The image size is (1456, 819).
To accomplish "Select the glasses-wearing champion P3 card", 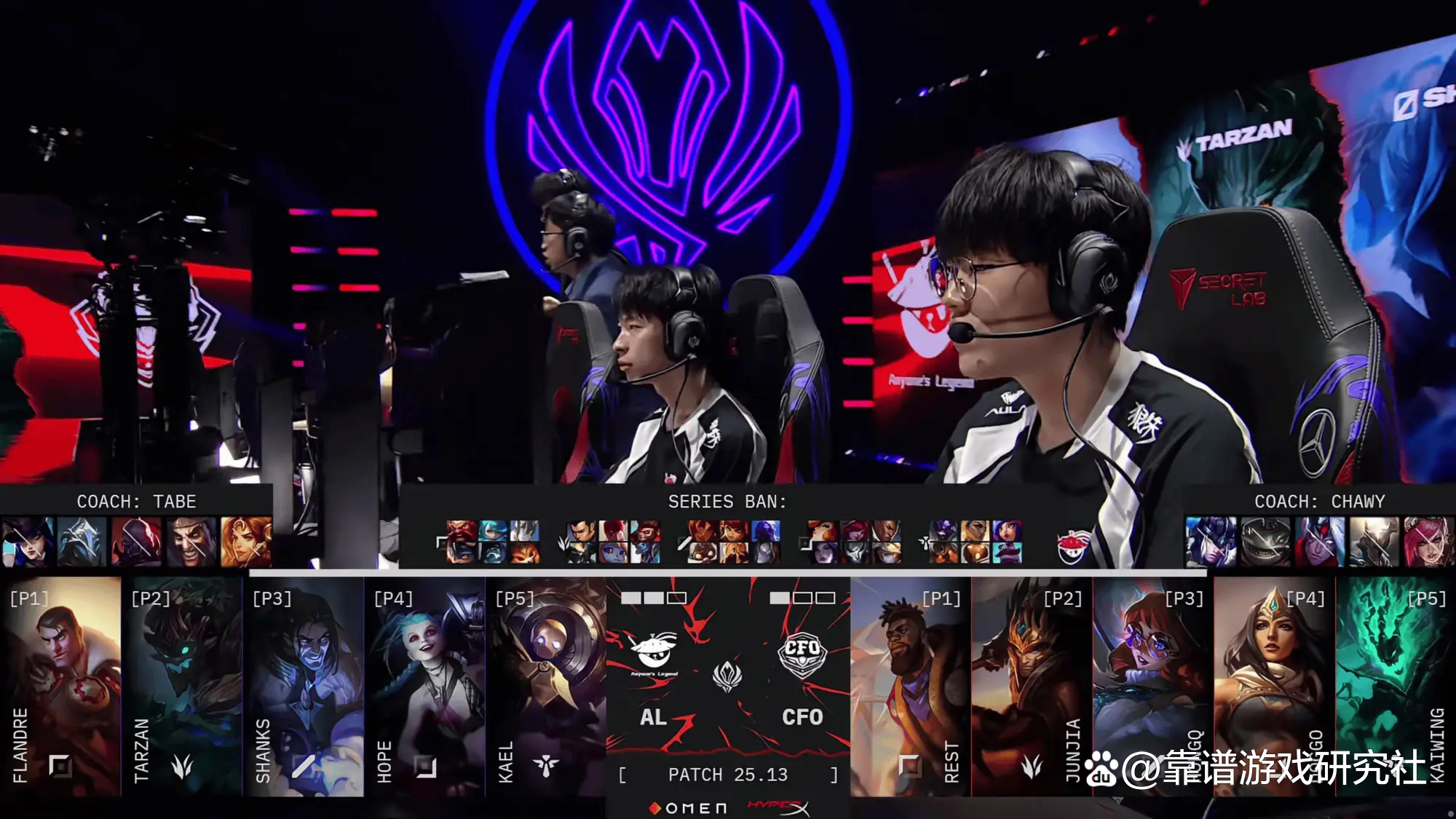I will [1152, 686].
